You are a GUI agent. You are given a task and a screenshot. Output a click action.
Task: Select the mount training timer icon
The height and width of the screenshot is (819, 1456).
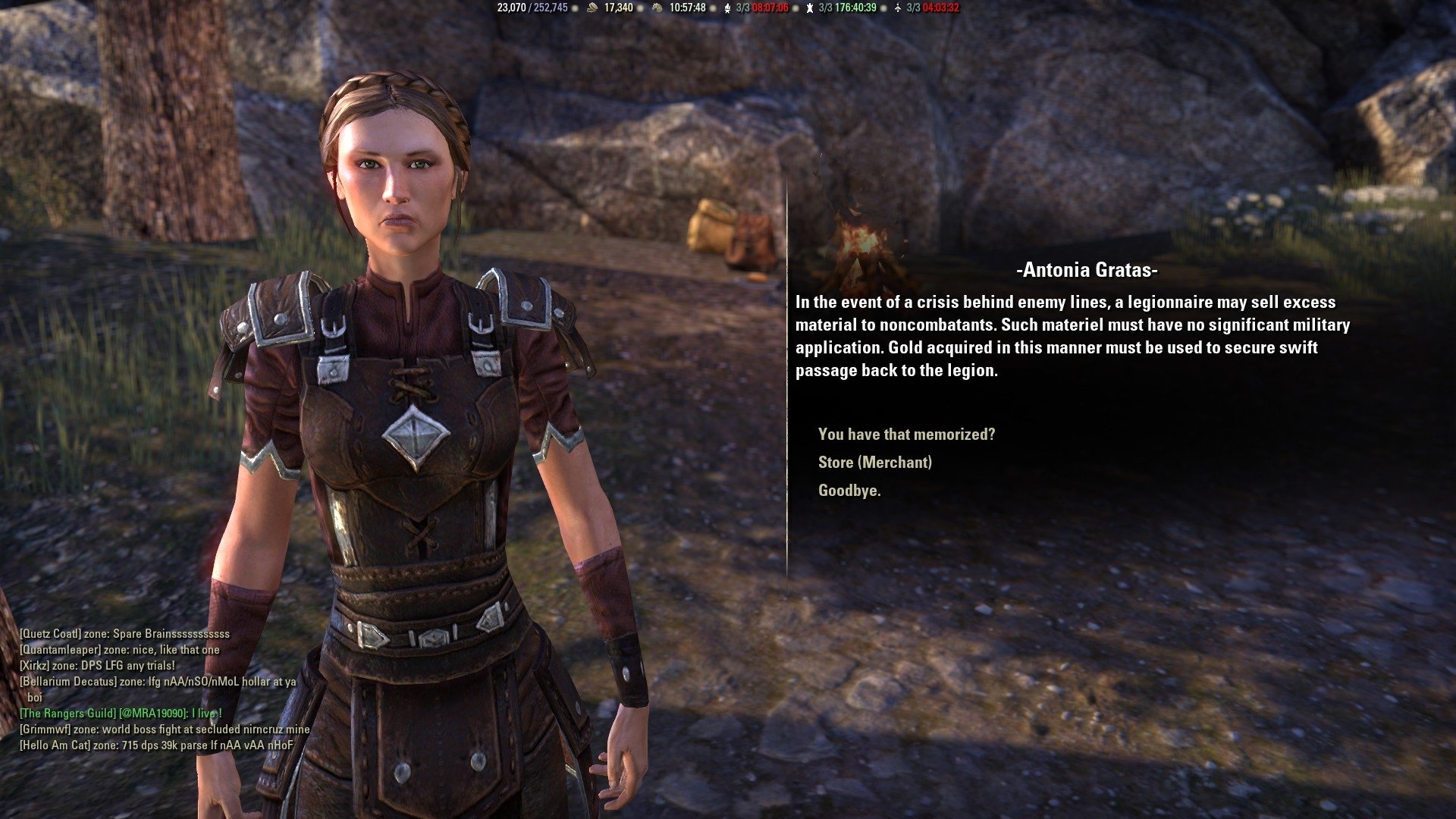[x=657, y=9]
